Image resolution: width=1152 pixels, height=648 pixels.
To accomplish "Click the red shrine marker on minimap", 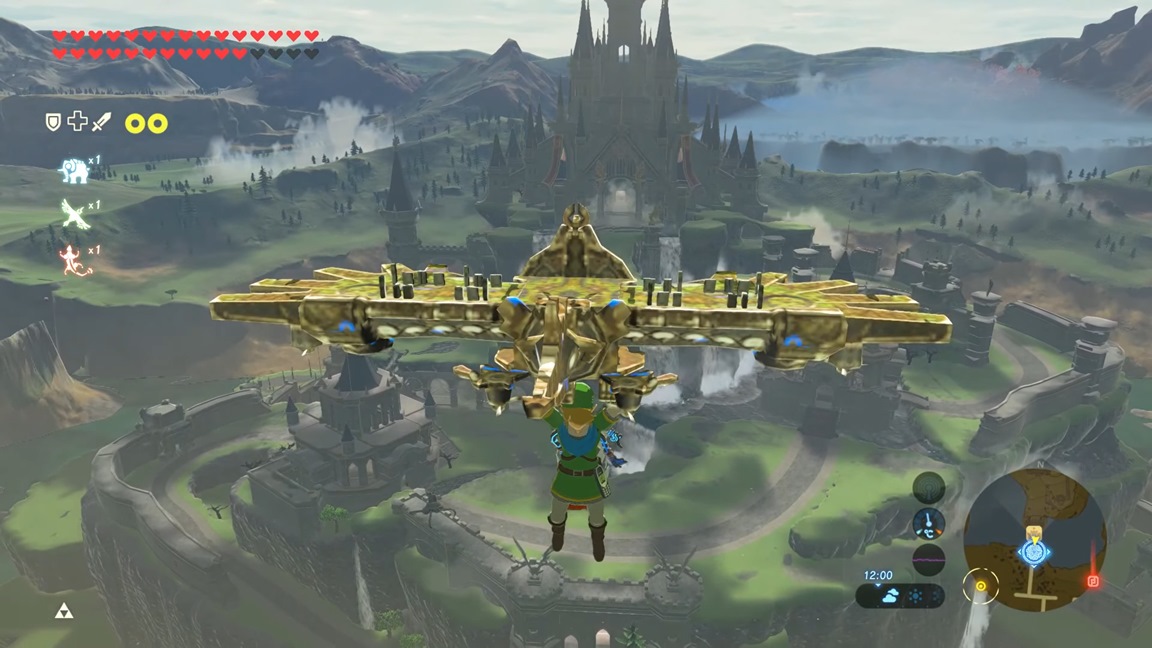I will (1093, 580).
